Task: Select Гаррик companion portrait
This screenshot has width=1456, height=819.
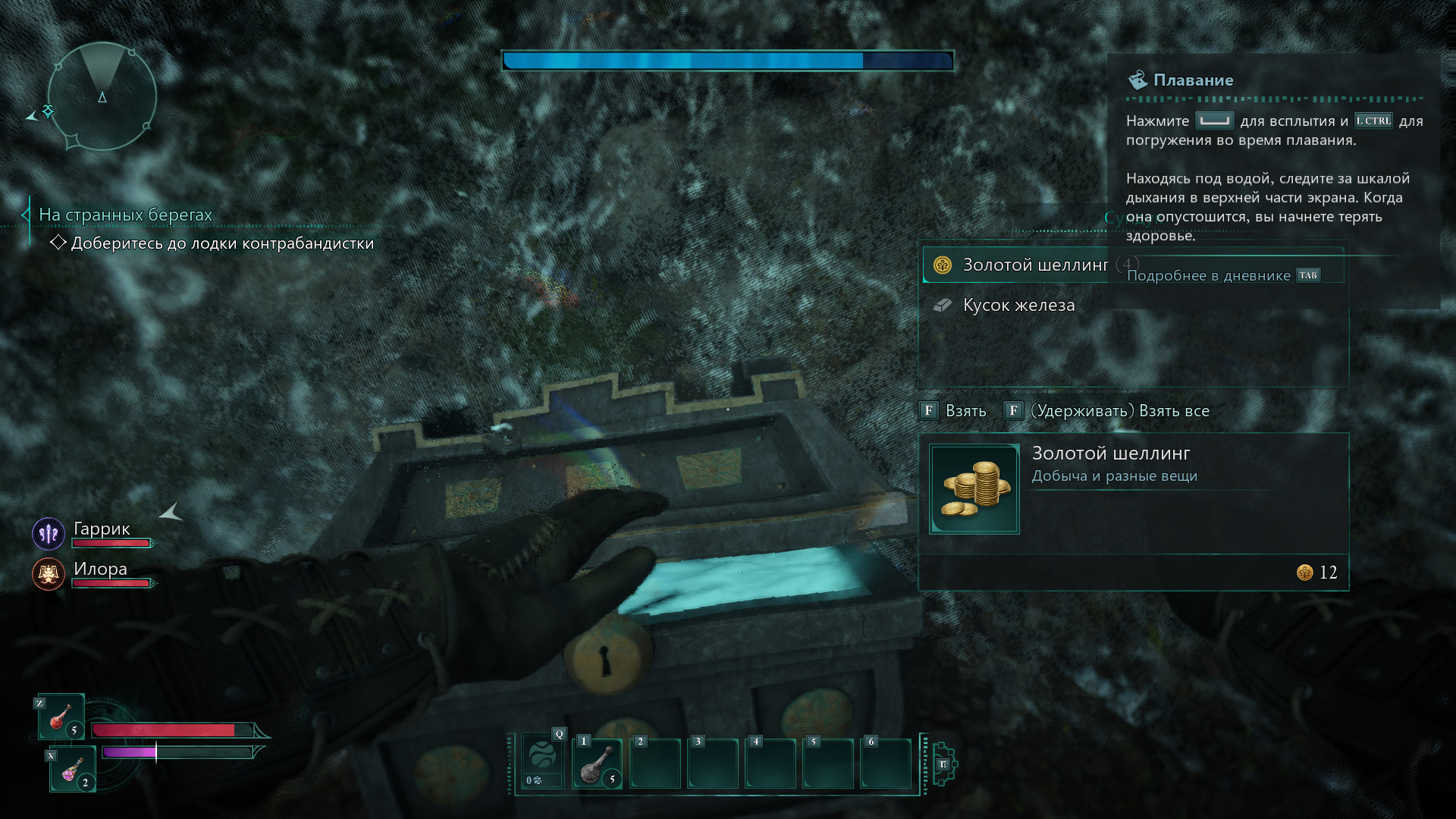Action: [x=49, y=534]
